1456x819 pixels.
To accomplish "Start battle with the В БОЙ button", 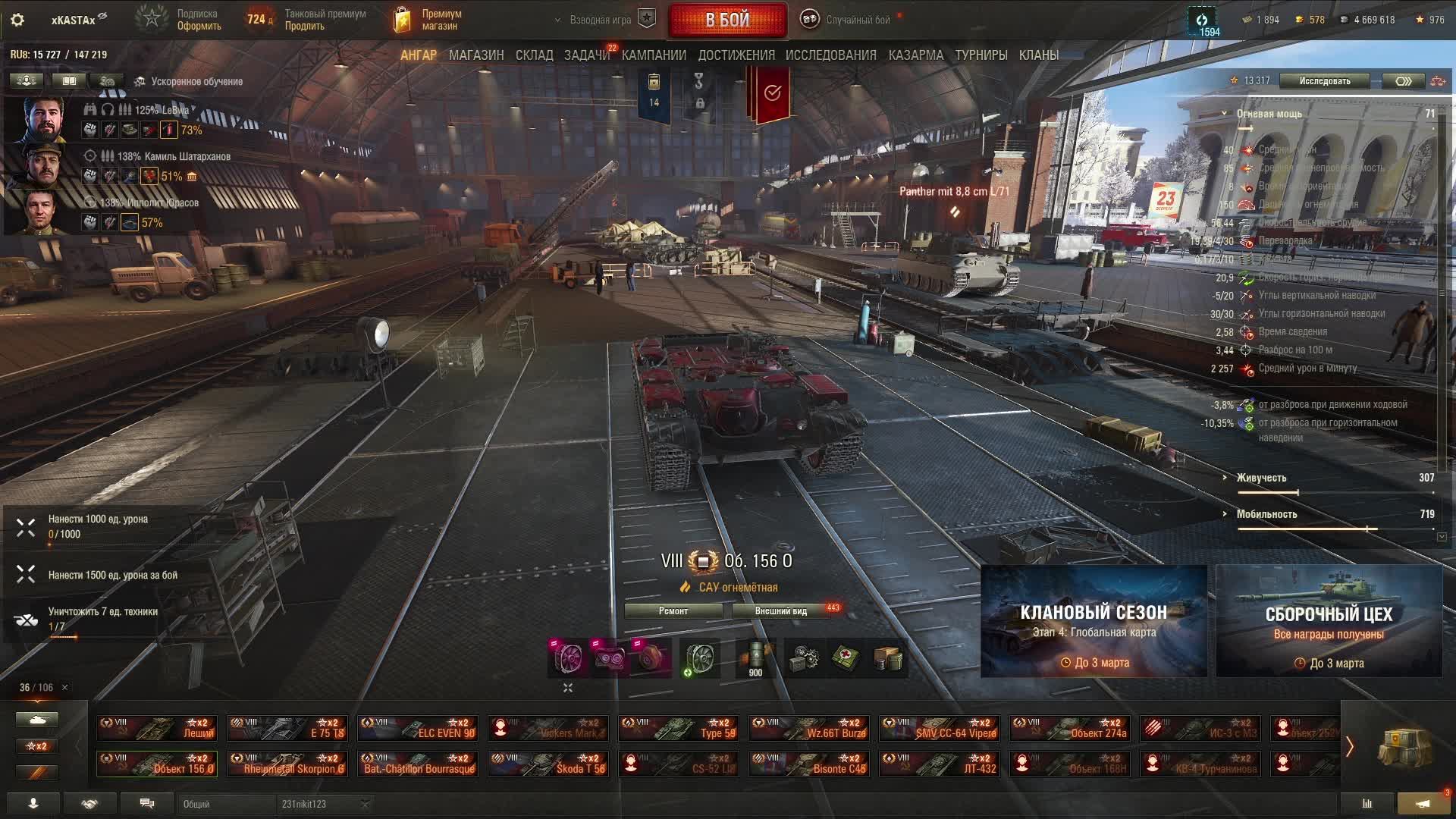I will [727, 20].
